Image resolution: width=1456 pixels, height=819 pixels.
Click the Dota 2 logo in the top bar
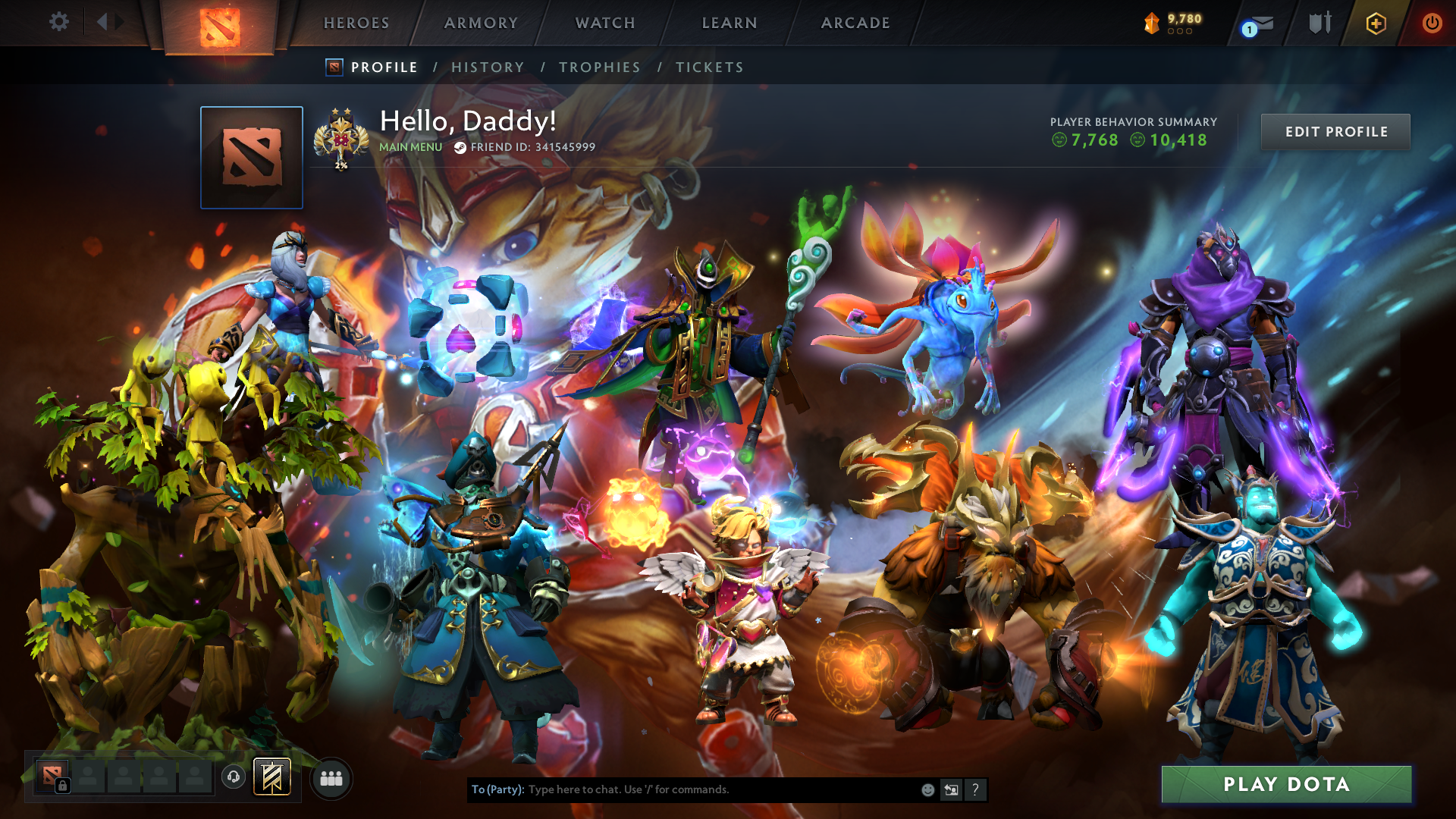(219, 24)
